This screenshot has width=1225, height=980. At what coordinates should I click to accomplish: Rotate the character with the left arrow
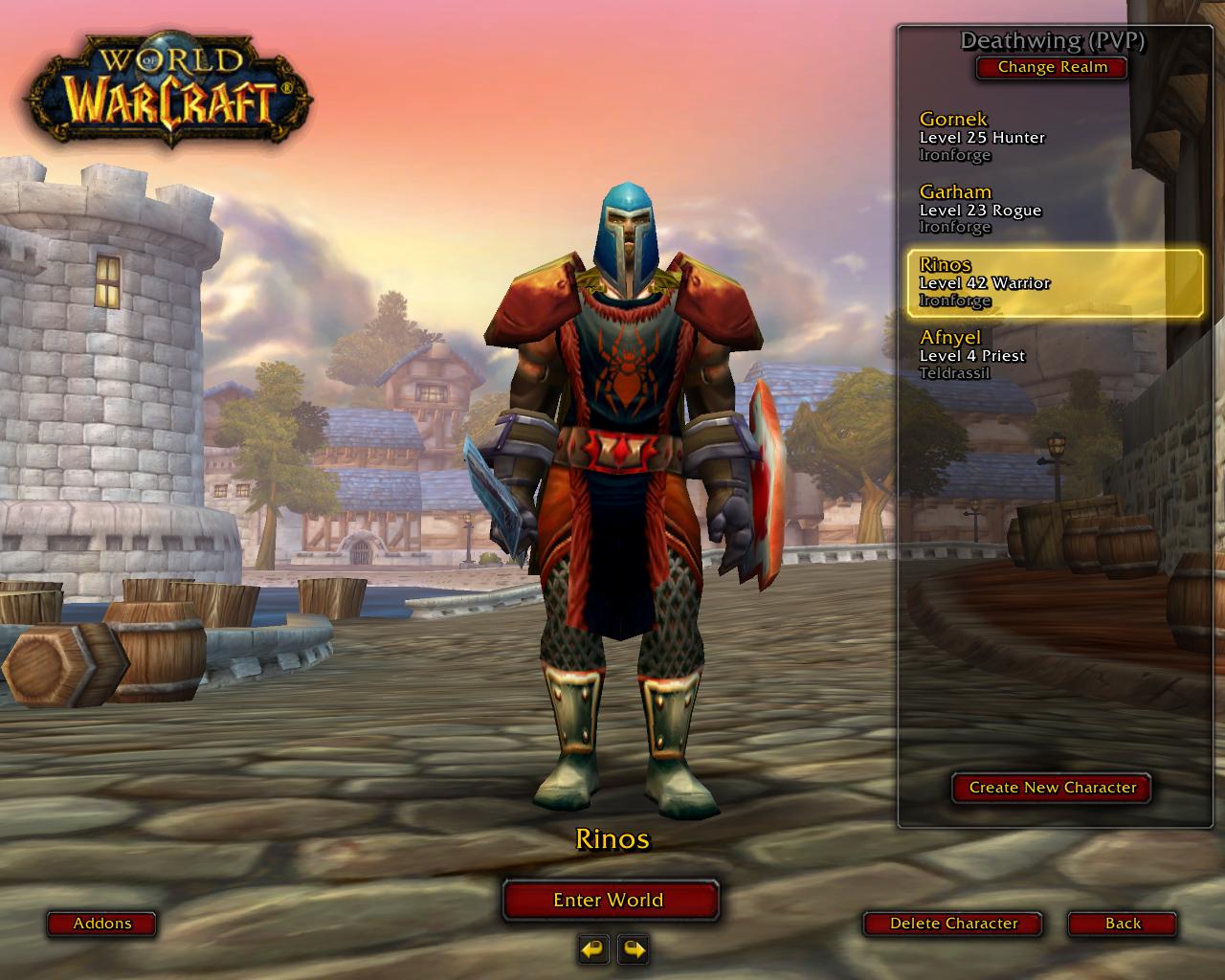click(593, 949)
